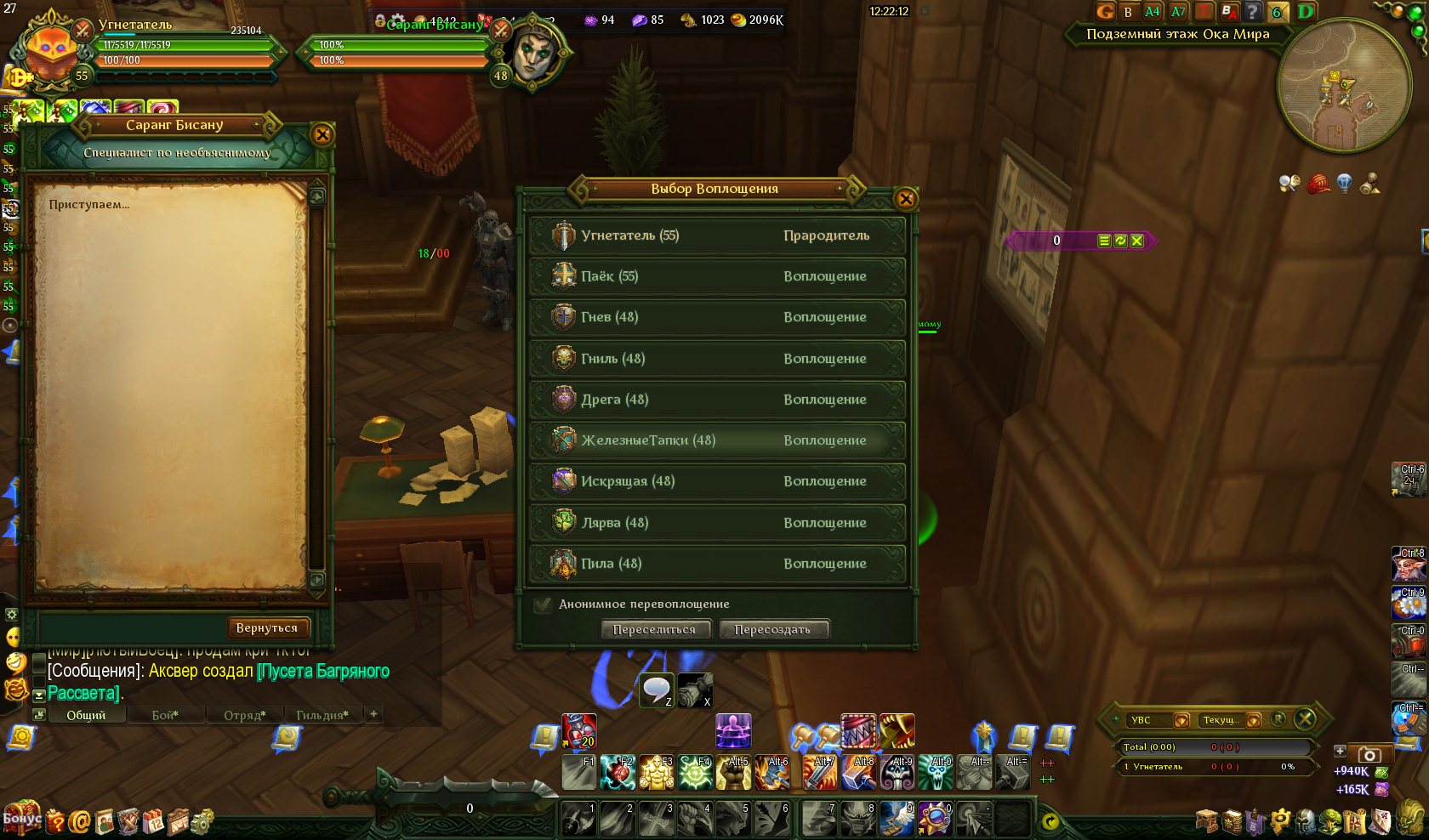Pick the Пила (48) incarnation row
Viewport: 1429px width, 840px height.
717,564
